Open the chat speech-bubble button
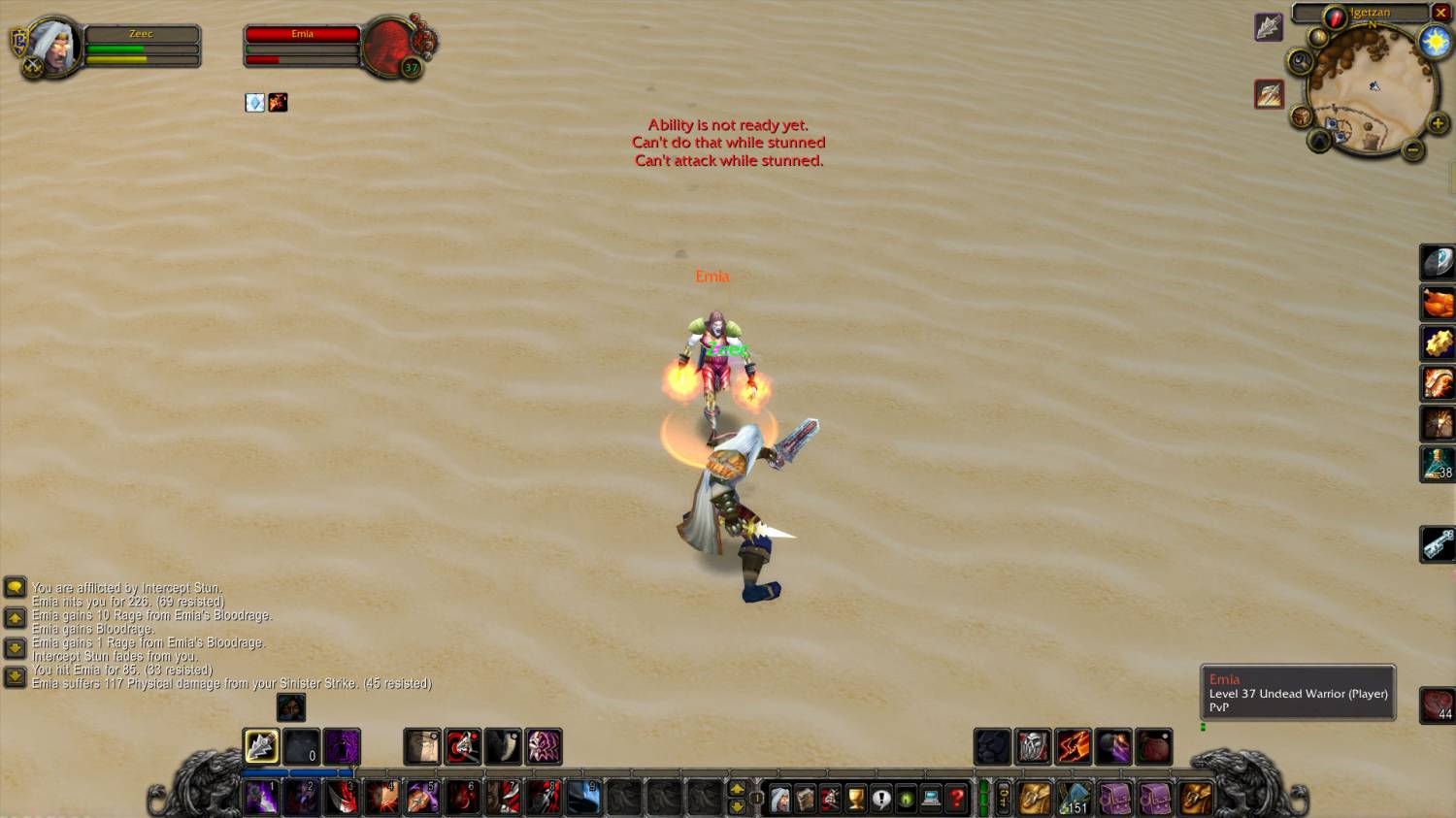The width and height of the screenshot is (1456, 818). (15, 587)
